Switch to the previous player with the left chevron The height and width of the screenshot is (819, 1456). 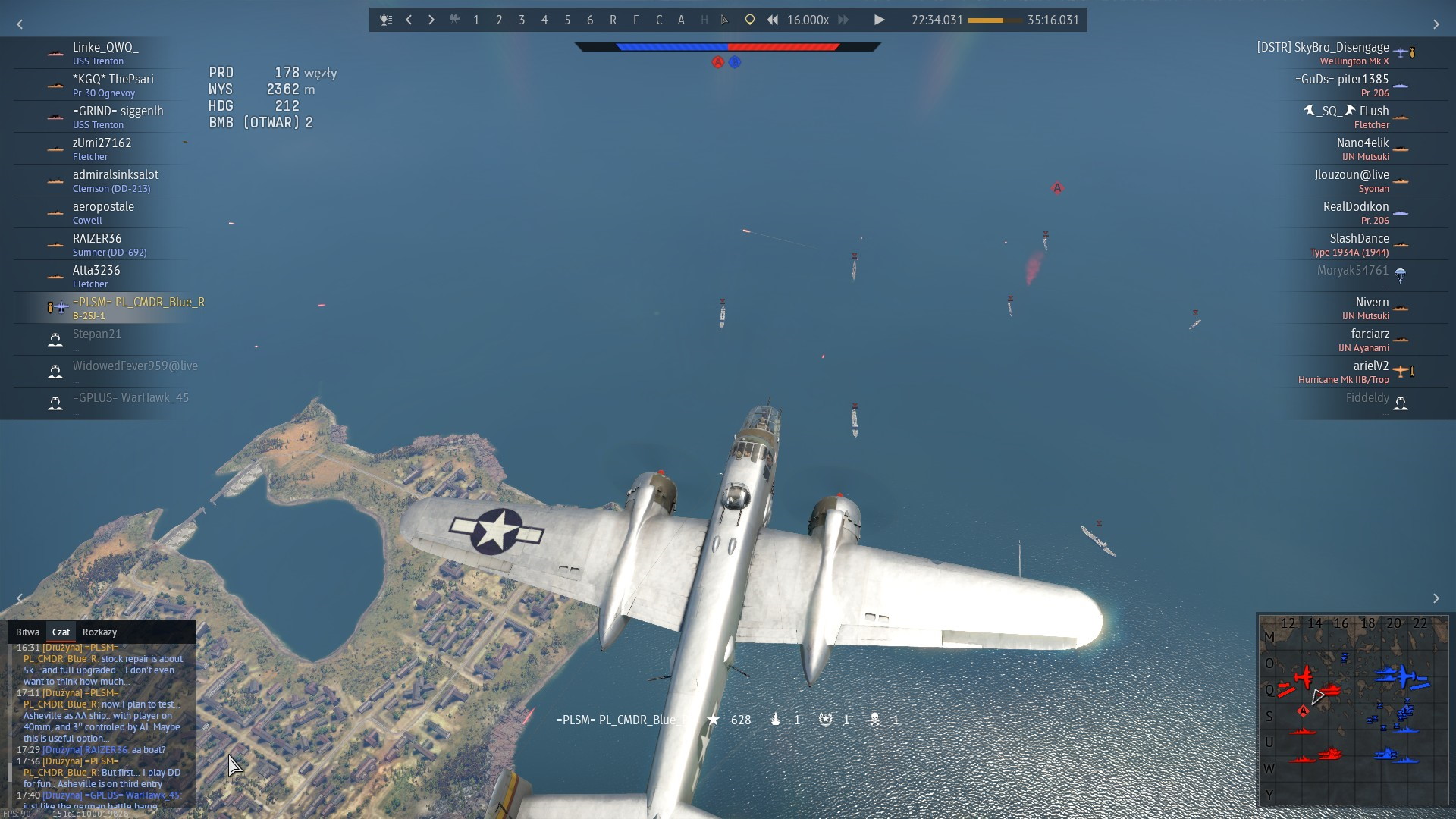coord(409,20)
